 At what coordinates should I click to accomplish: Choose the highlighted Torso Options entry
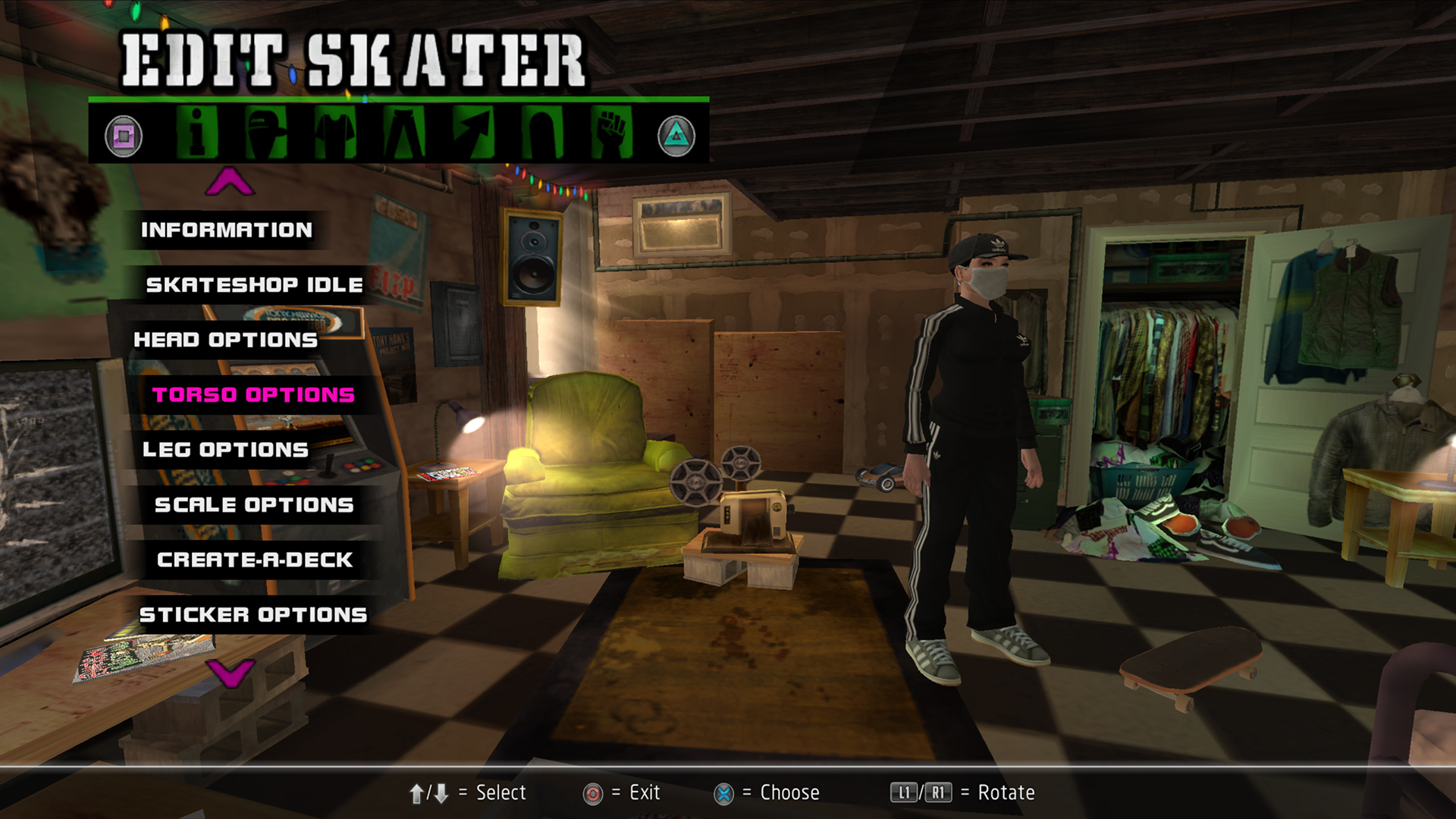point(253,395)
